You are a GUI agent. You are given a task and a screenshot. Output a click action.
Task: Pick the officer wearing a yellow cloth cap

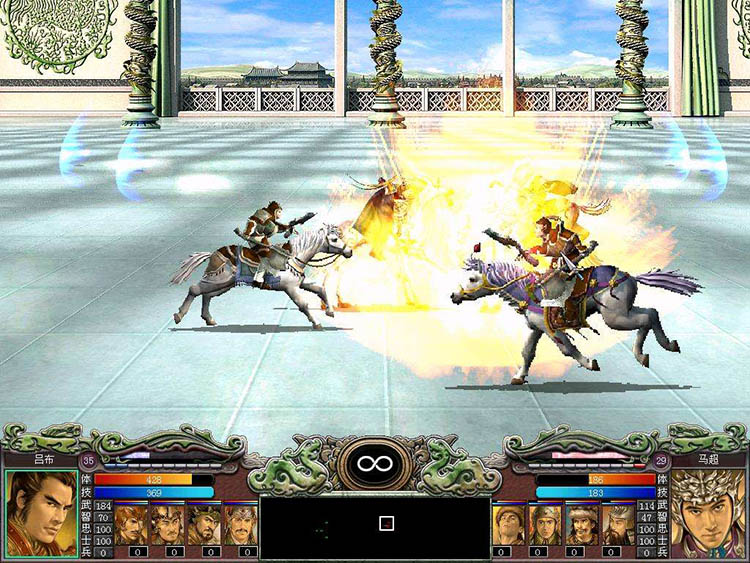click(508, 524)
